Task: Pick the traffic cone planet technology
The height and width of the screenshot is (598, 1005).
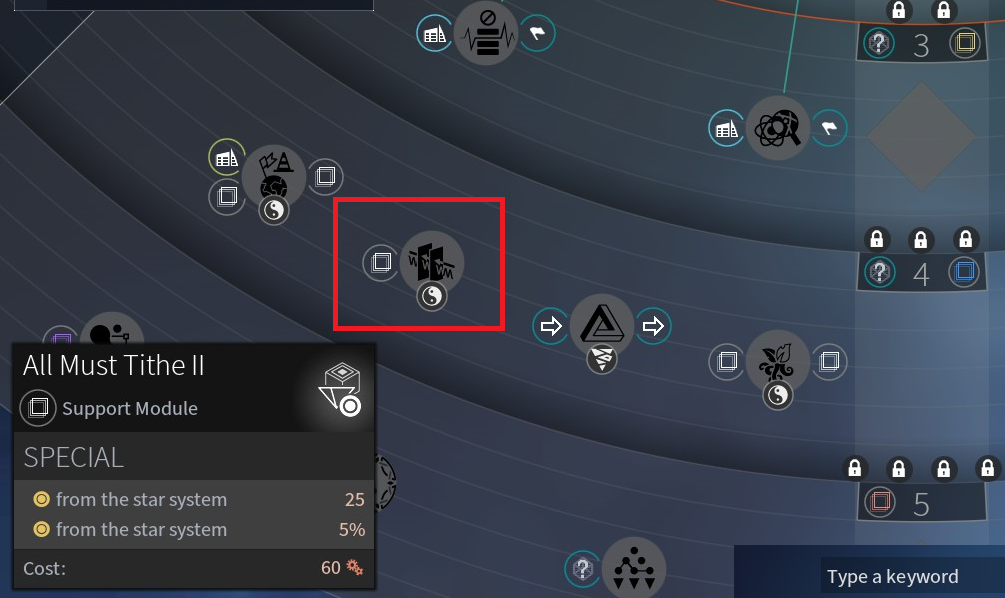Action: [274, 173]
